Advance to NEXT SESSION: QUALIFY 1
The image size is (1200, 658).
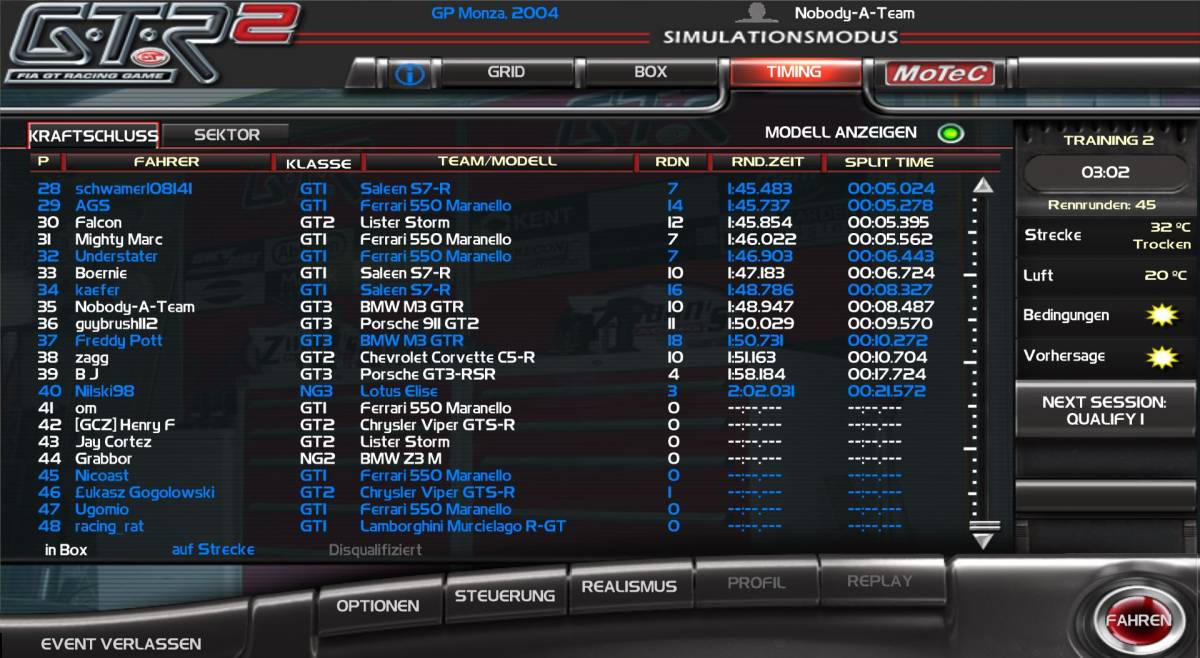[1103, 411]
